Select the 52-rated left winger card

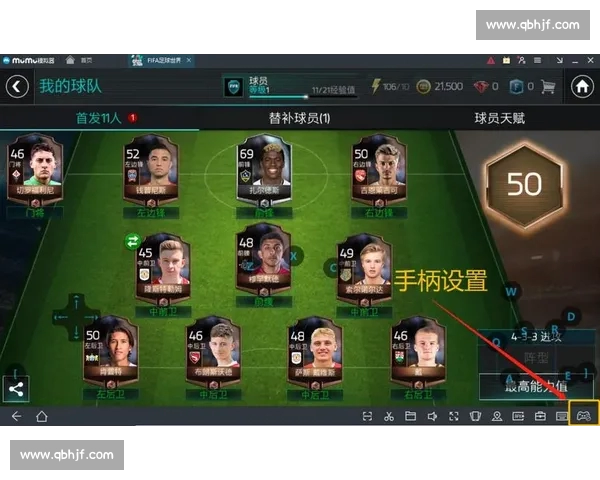(149, 178)
